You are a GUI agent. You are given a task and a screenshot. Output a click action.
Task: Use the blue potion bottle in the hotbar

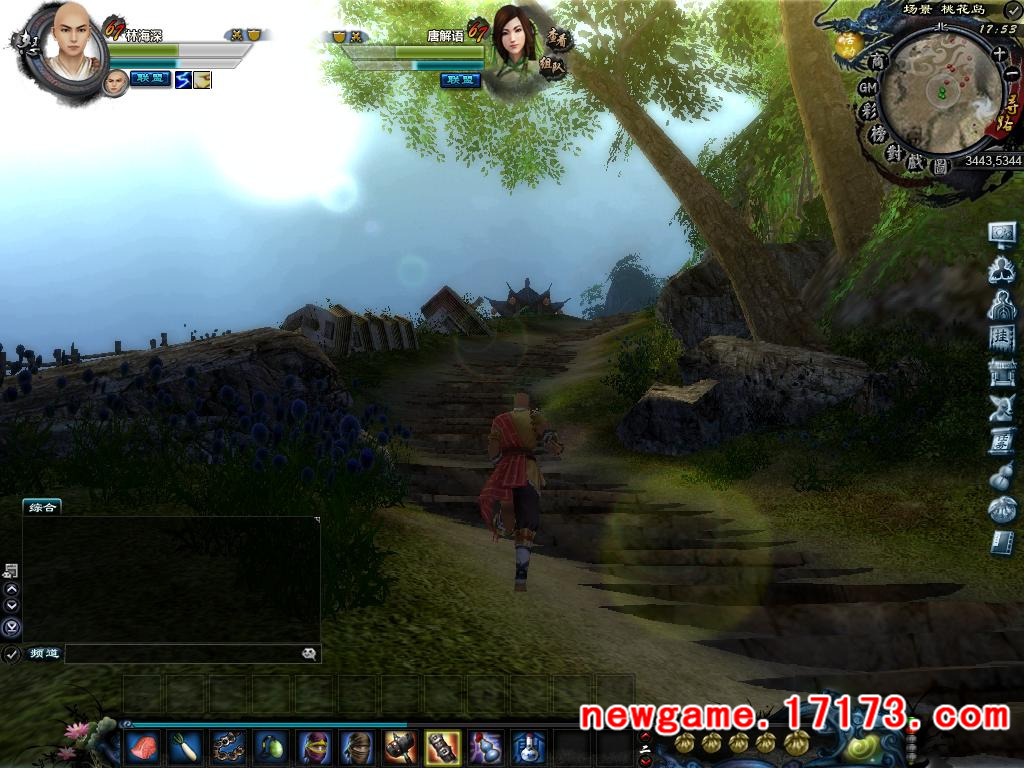point(528,746)
